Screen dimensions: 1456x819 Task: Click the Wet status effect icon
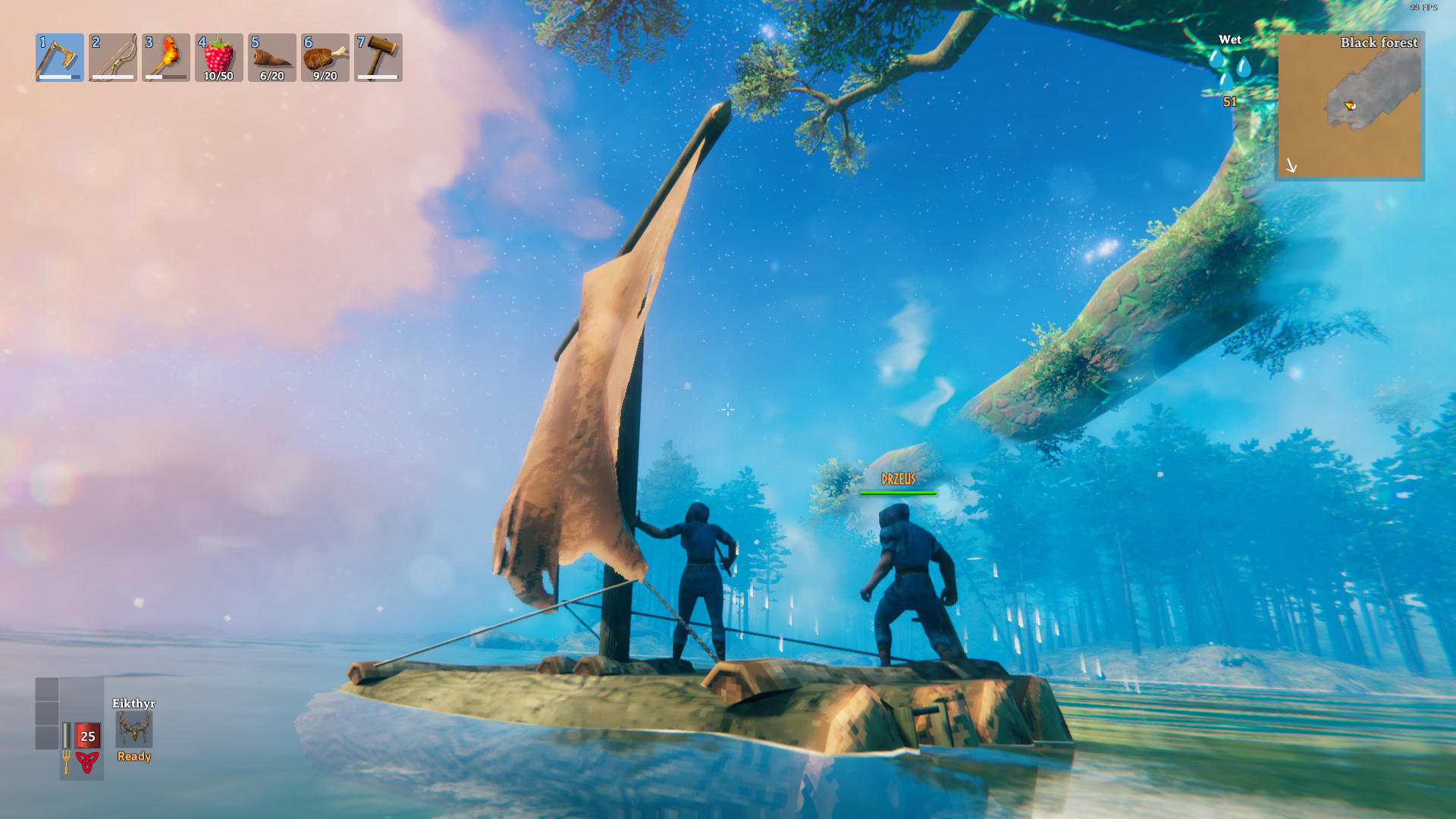tap(1229, 69)
